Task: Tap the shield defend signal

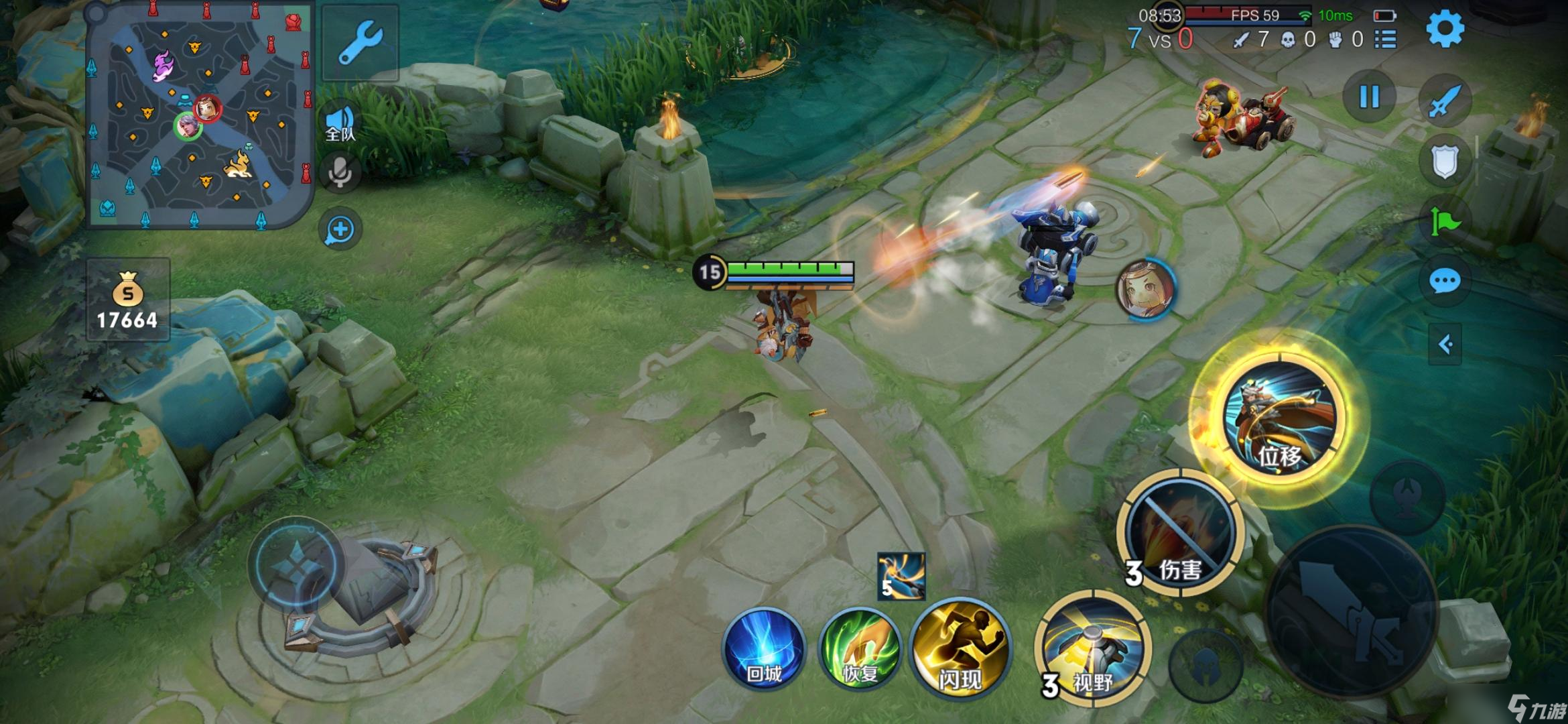Action: click(x=1445, y=161)
